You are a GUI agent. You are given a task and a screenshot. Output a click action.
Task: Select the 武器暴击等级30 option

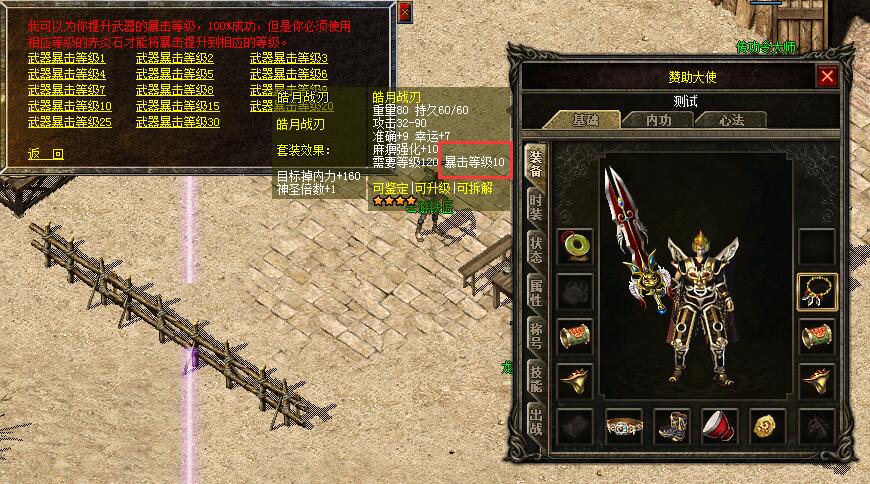(178, 122)
